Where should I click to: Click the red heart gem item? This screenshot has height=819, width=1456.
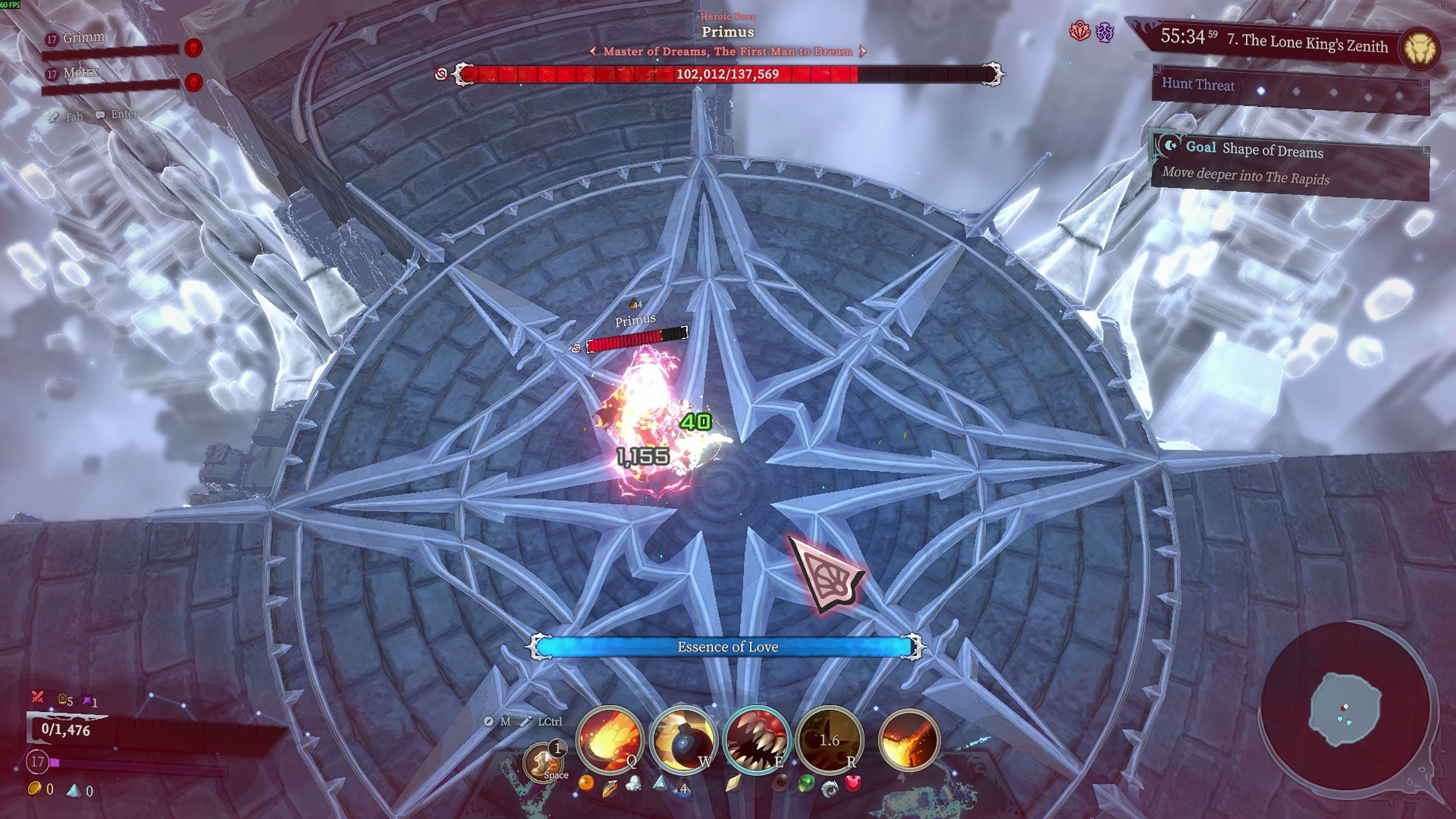click(x=853, y=783)
